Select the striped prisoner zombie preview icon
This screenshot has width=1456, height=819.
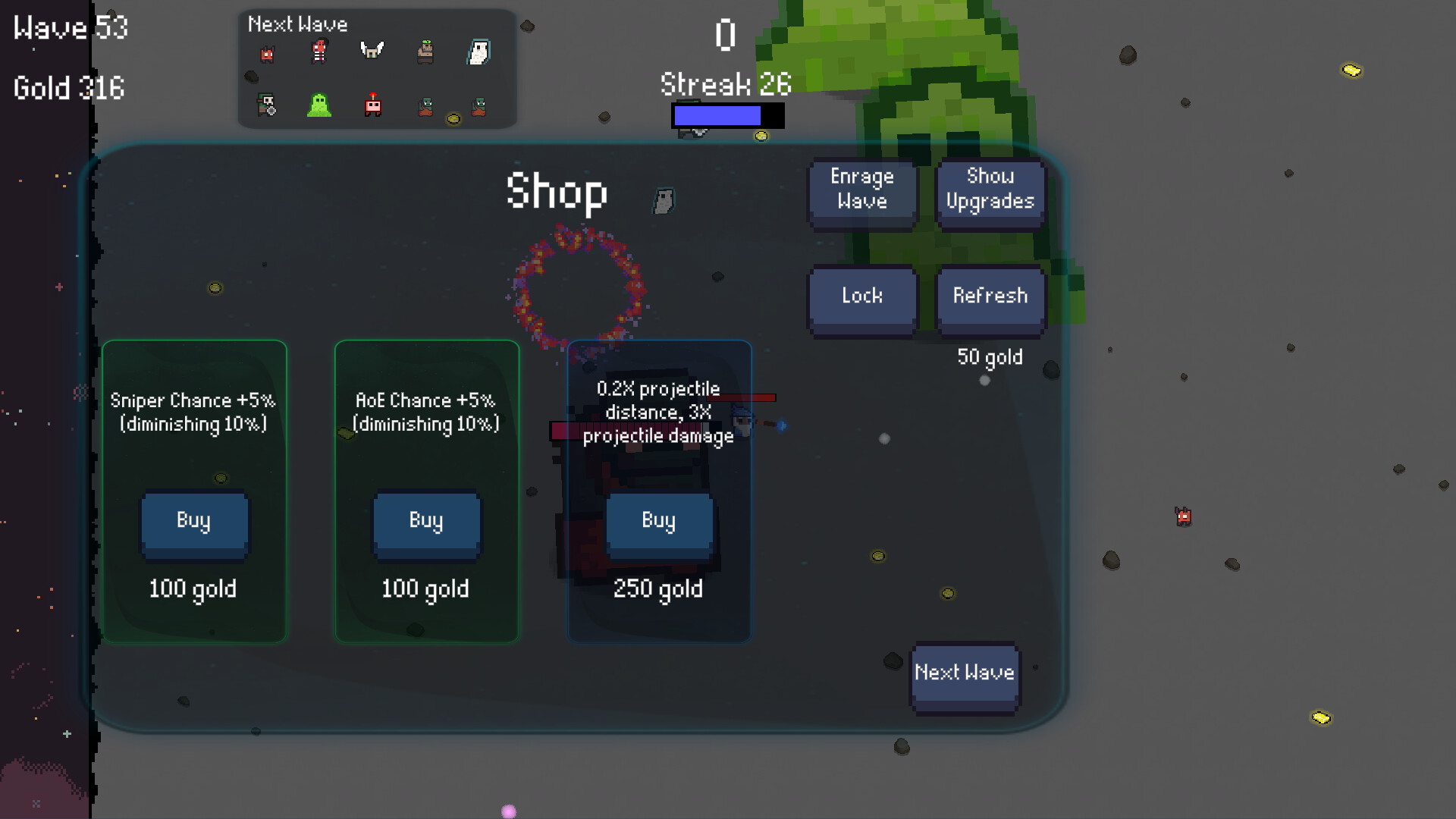pyautogui.click(x=318, y=53)
